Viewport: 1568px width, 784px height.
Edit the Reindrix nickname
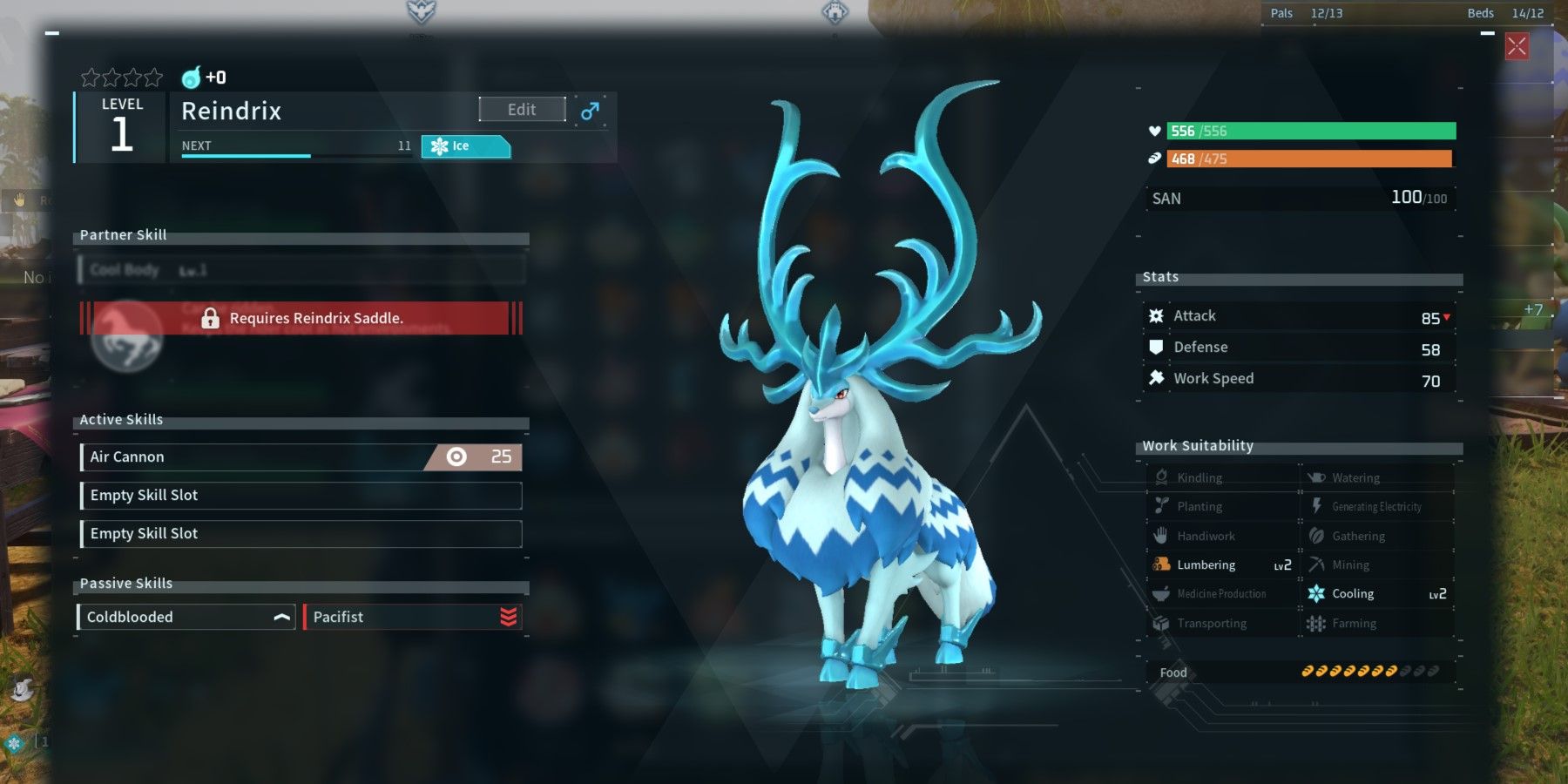tap(522, 110)
